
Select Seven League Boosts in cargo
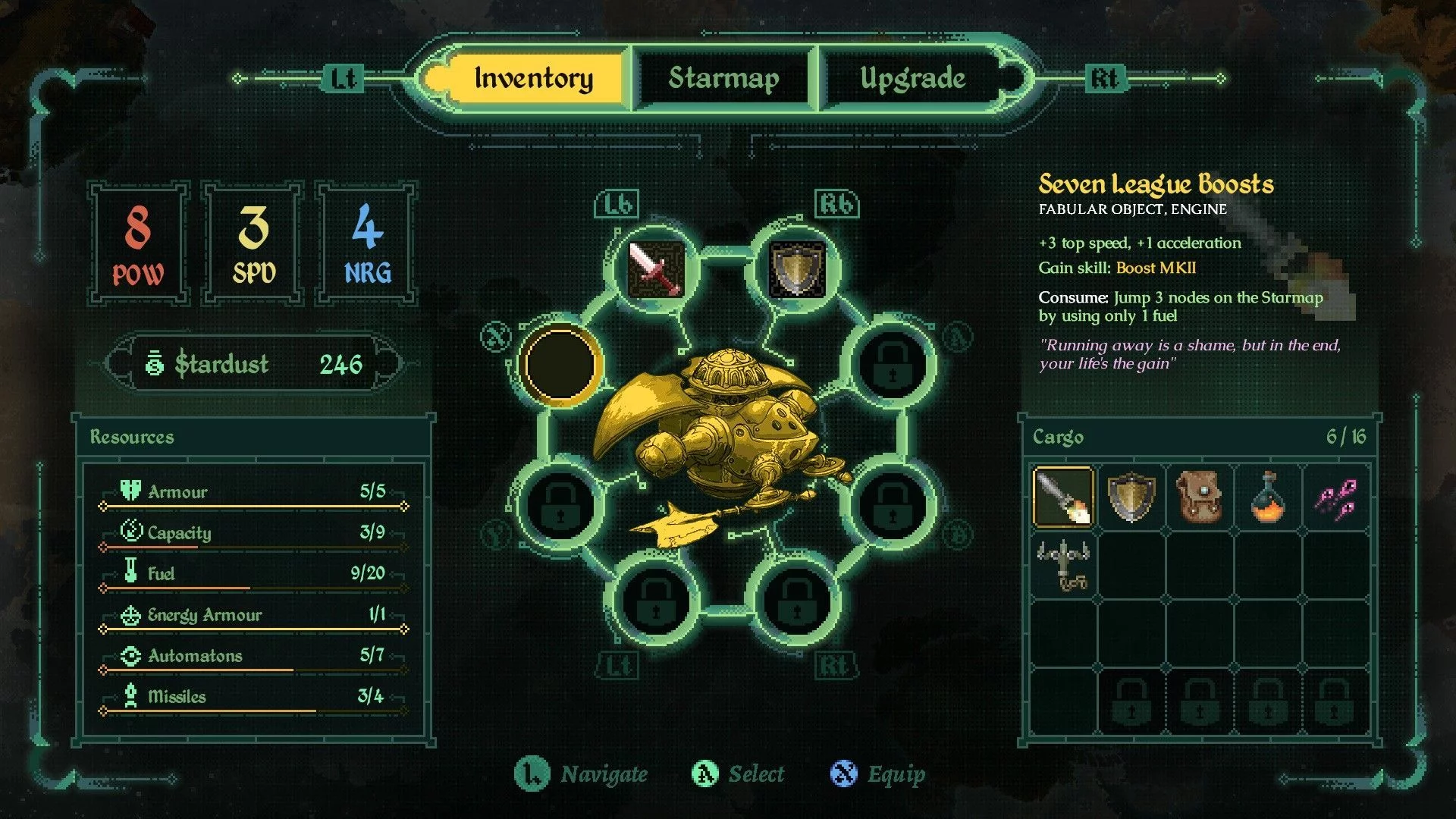click(1063, 497)
